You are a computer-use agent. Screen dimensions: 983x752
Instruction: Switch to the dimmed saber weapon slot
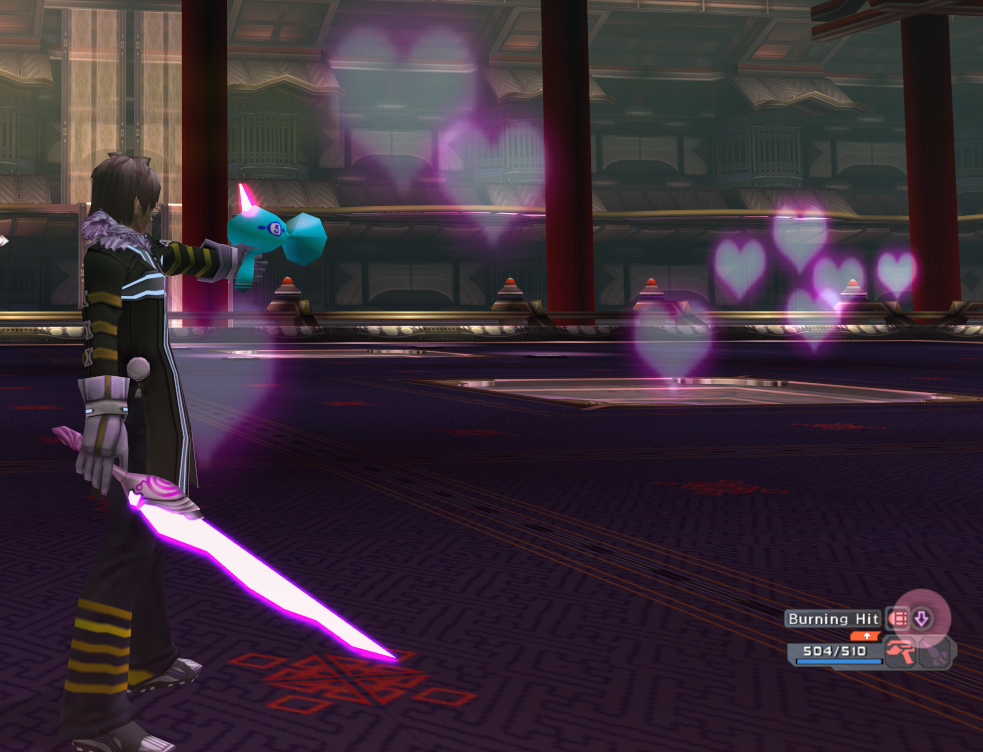pyautogui.click(x=936, y=654)
